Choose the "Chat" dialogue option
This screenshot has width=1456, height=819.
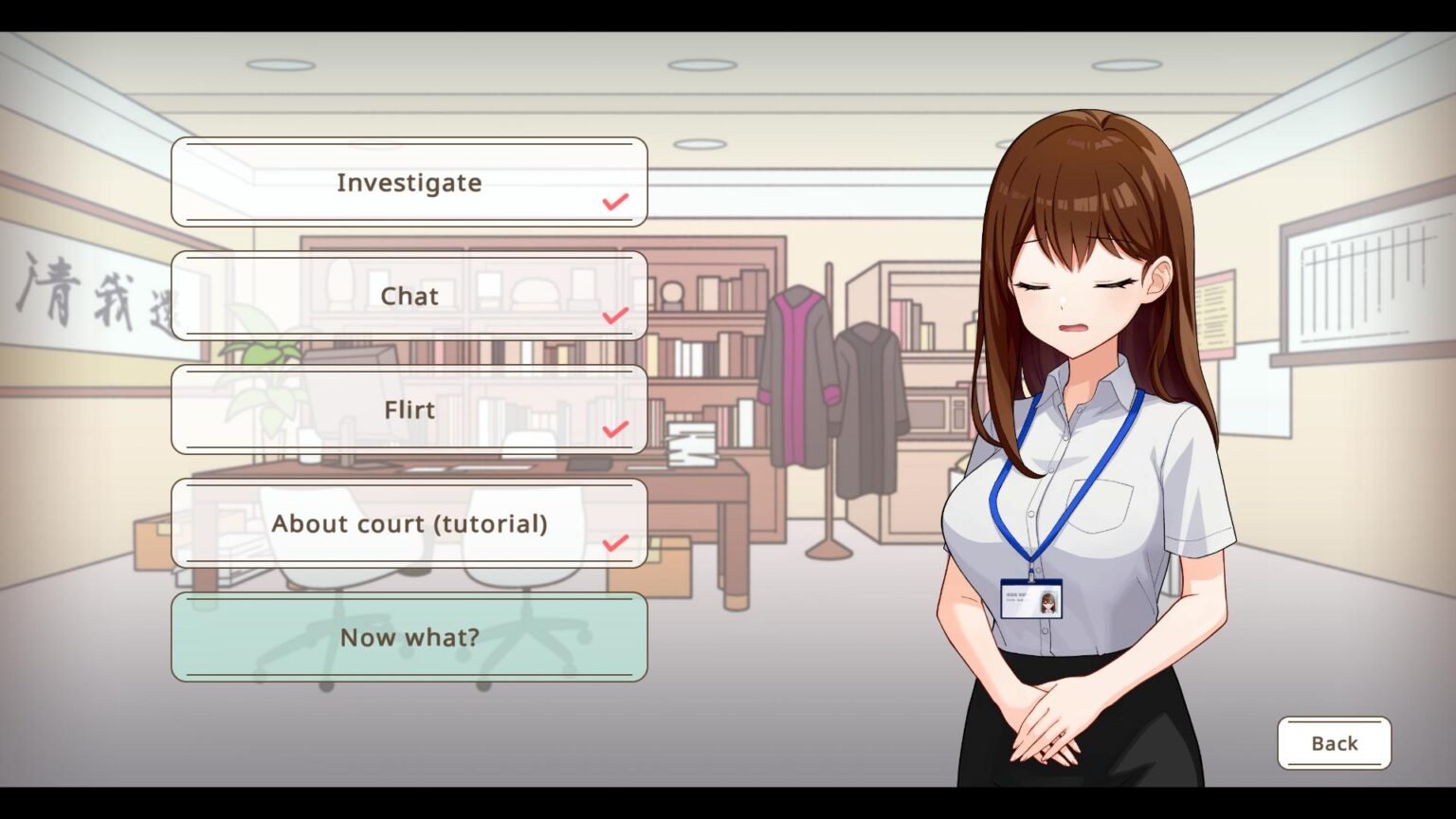point(409,296)
